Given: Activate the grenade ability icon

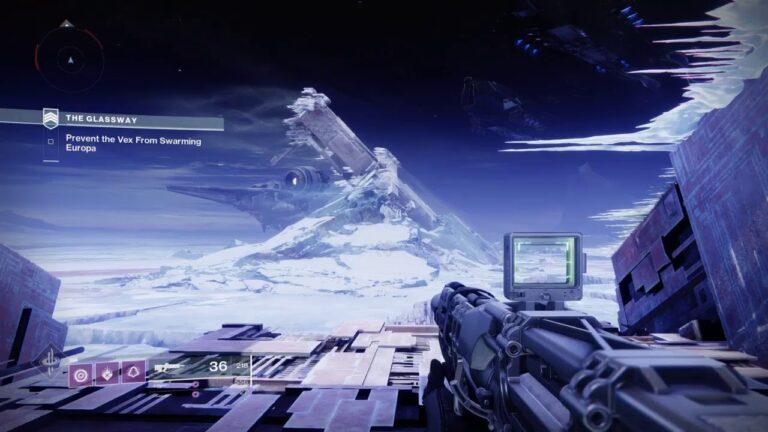Looking at the screenshot, I should pos(79,373).
